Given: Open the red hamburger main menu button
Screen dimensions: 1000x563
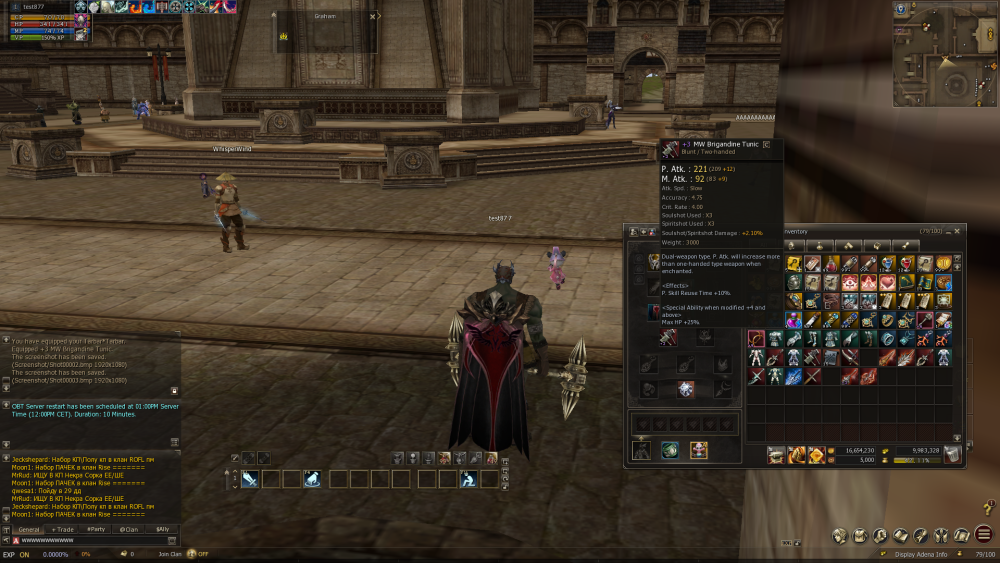Looking at the screenshot, I should [x=984, y=534].
